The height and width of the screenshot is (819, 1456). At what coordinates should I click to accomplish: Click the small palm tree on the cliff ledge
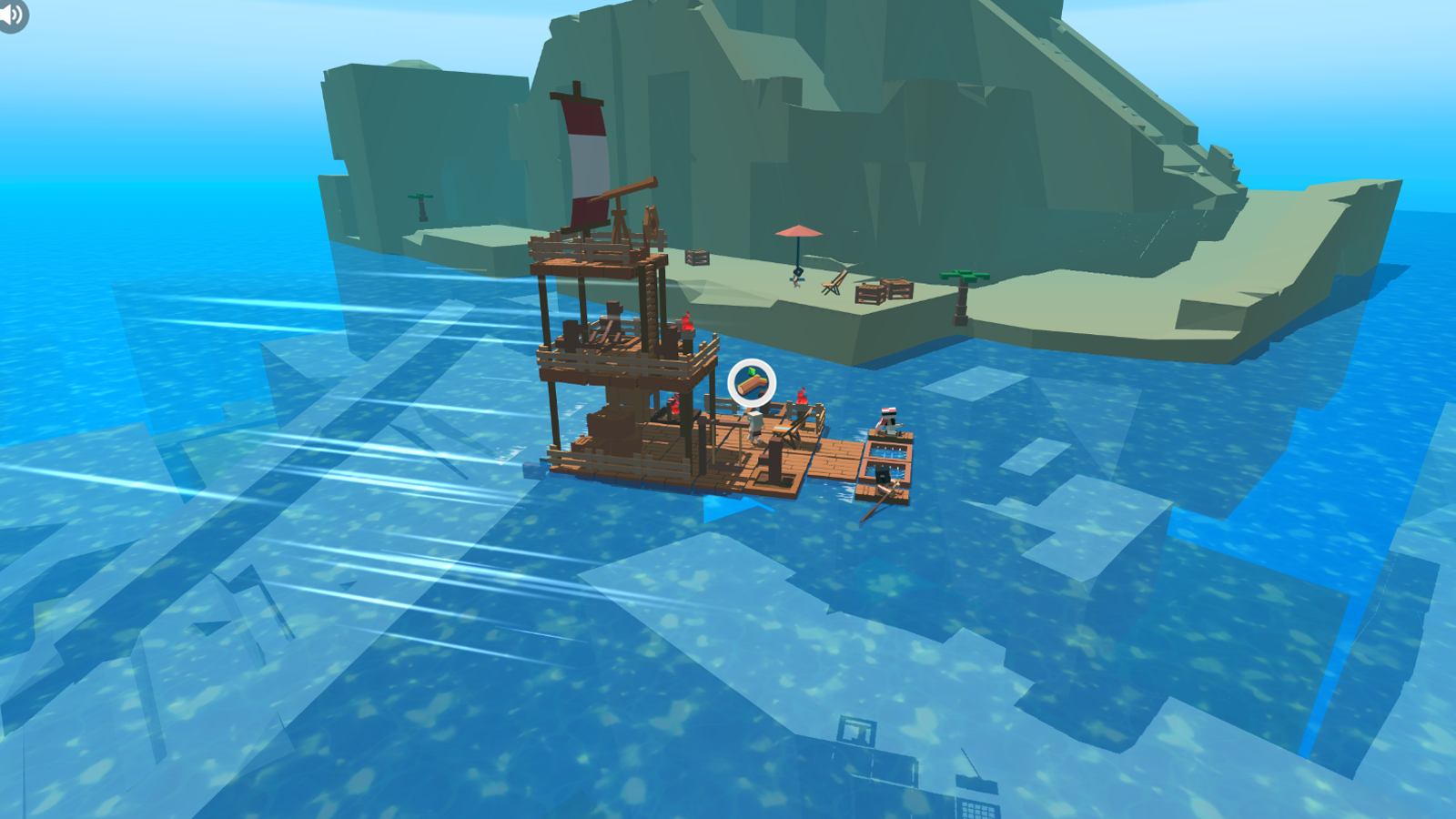coord(421,198)
